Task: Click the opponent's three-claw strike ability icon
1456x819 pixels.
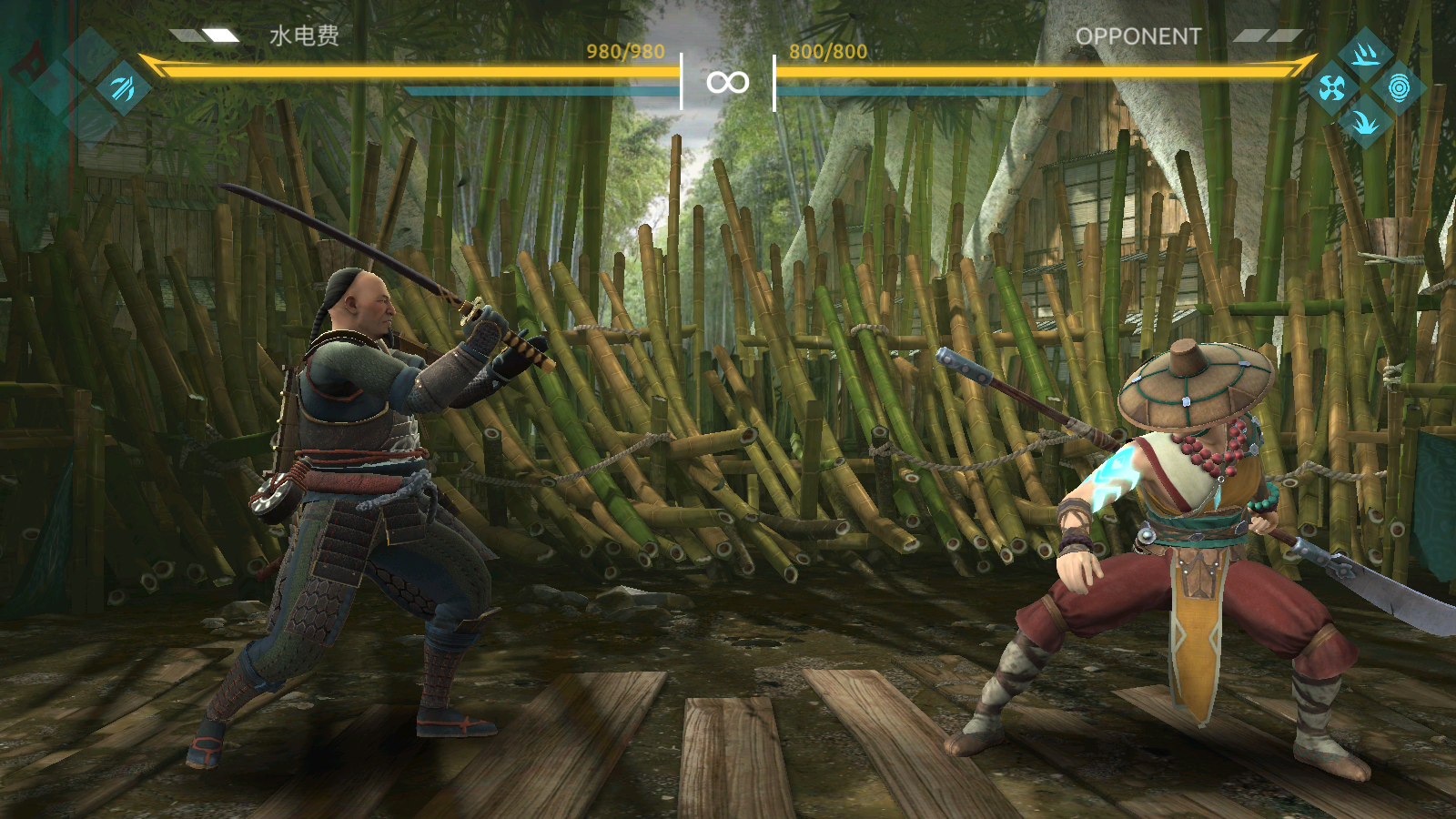Action: pos(1365,55)
